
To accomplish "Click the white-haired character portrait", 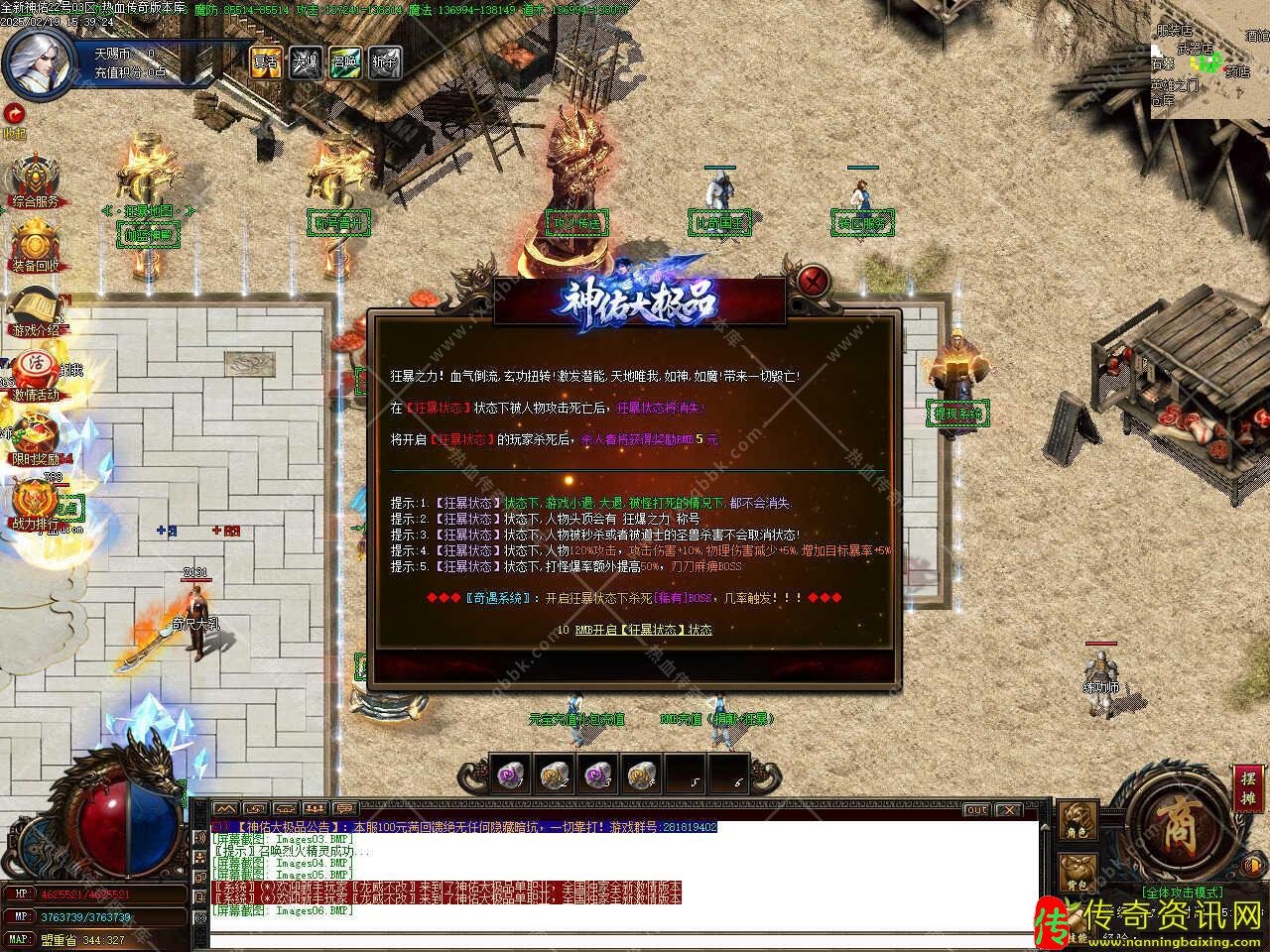I will point(38,59).
